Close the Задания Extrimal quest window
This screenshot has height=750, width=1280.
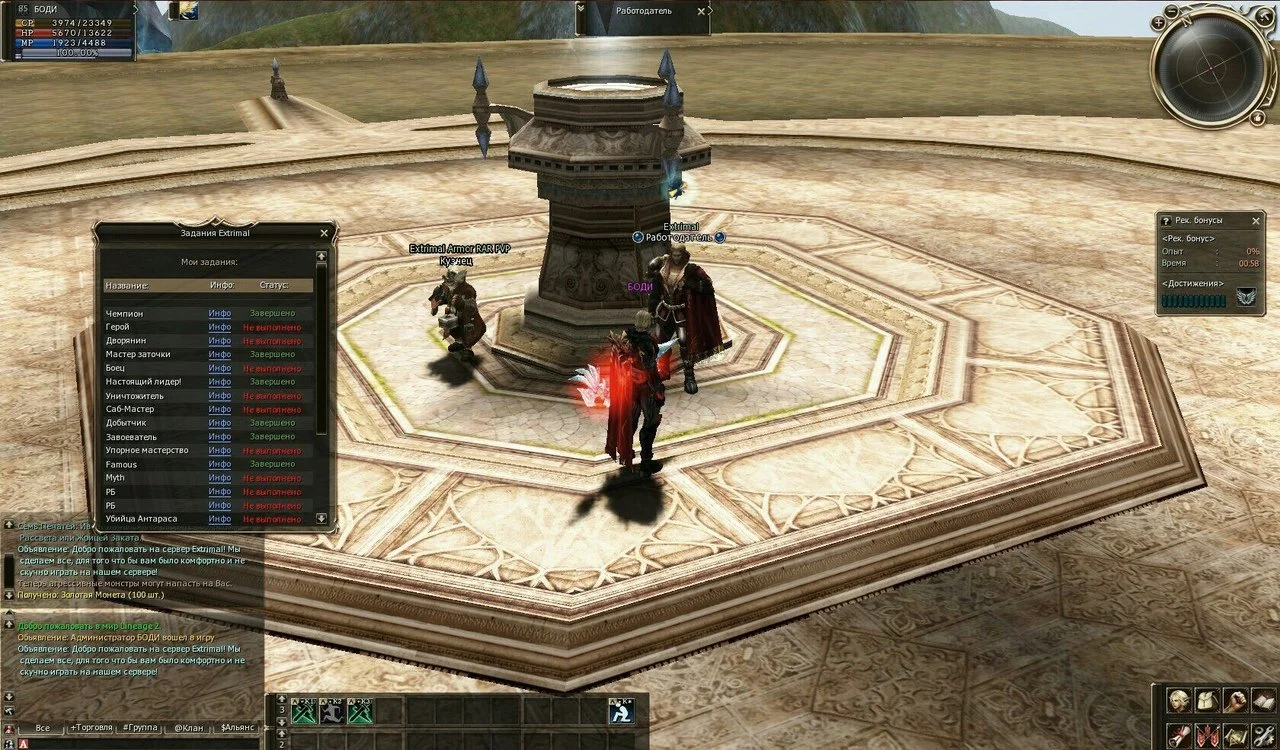pos(324,233)
